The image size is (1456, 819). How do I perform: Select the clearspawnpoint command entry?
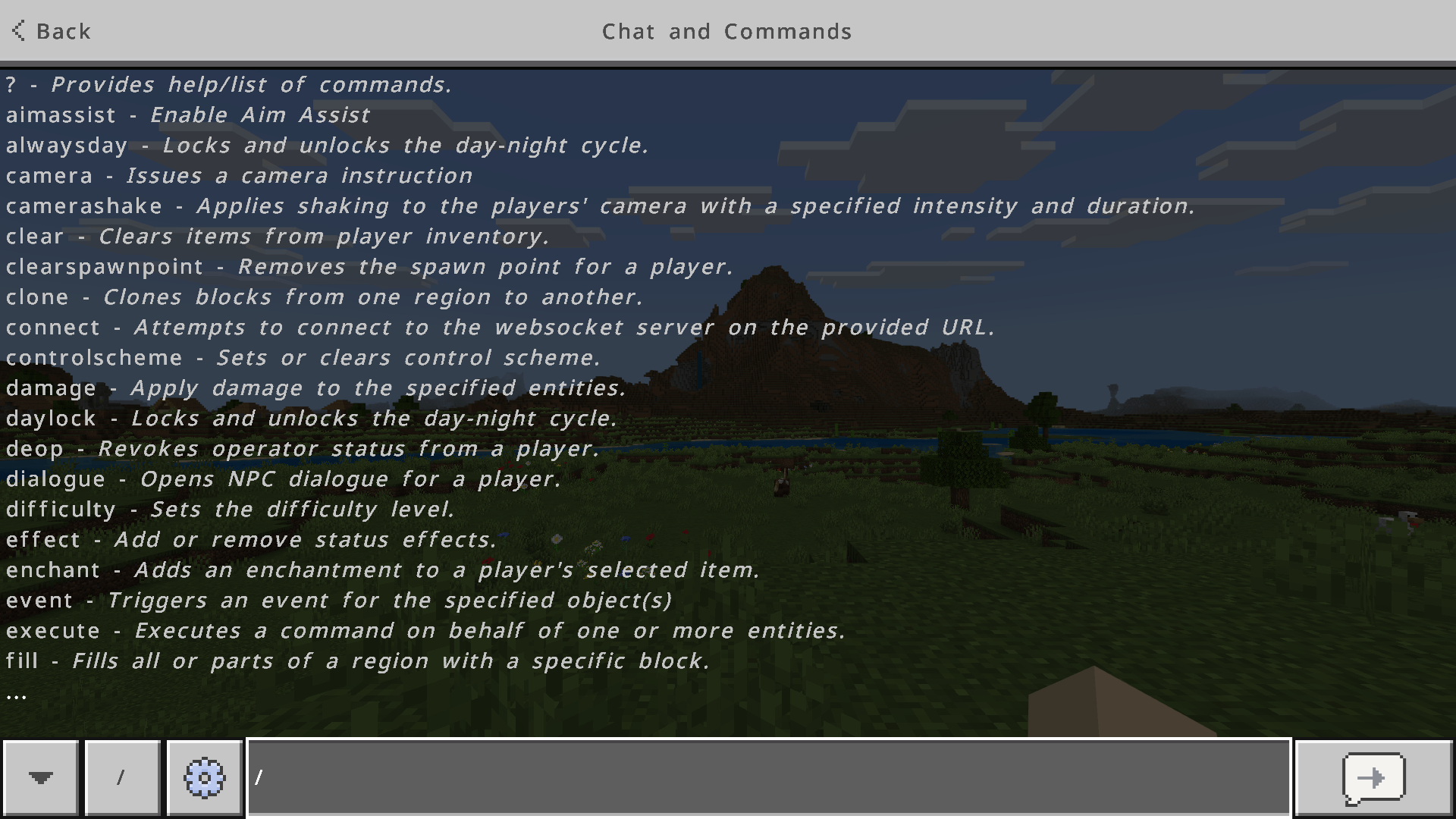(x=102, y=266)
